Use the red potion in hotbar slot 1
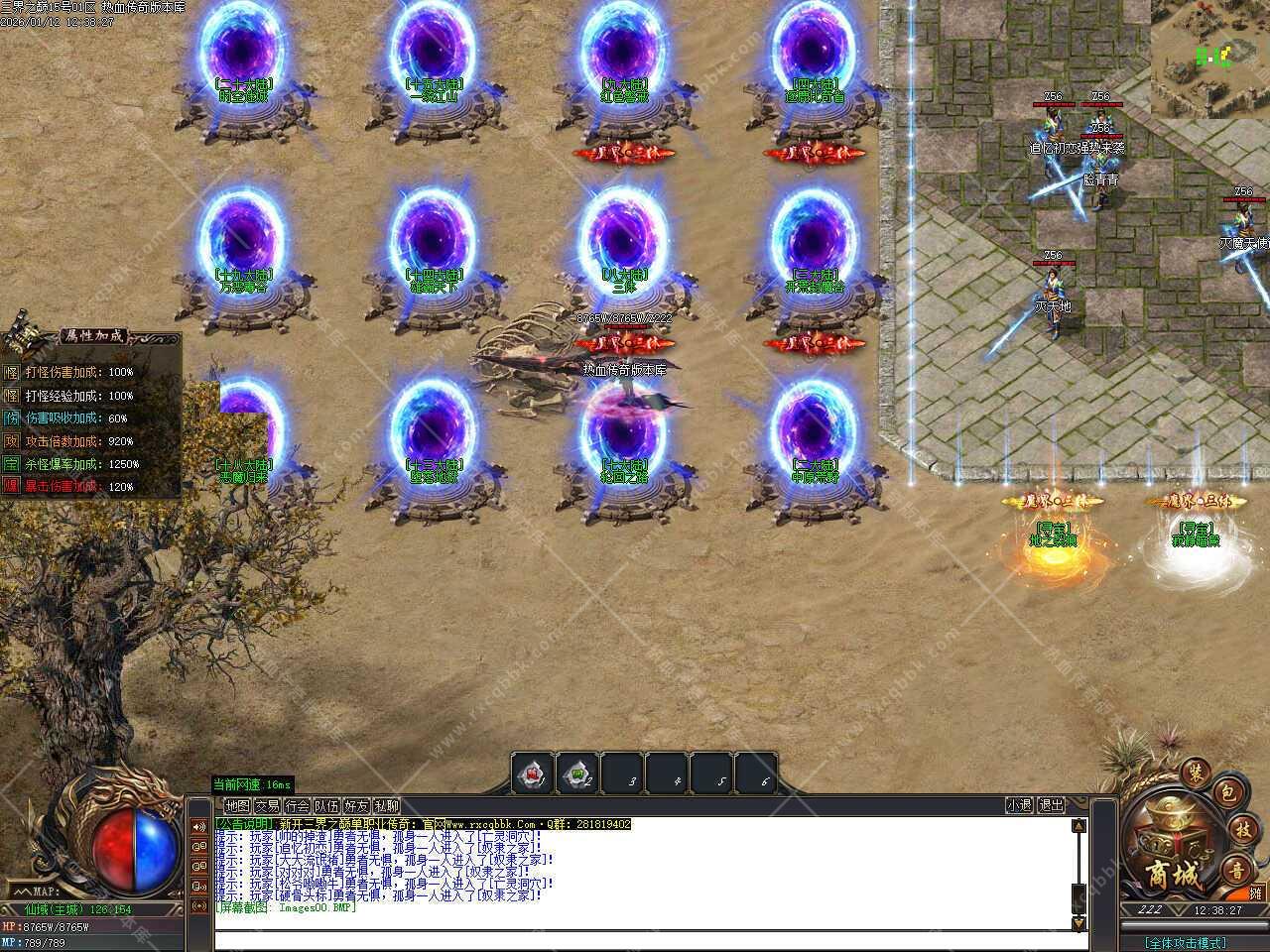 tap(533, 773)
